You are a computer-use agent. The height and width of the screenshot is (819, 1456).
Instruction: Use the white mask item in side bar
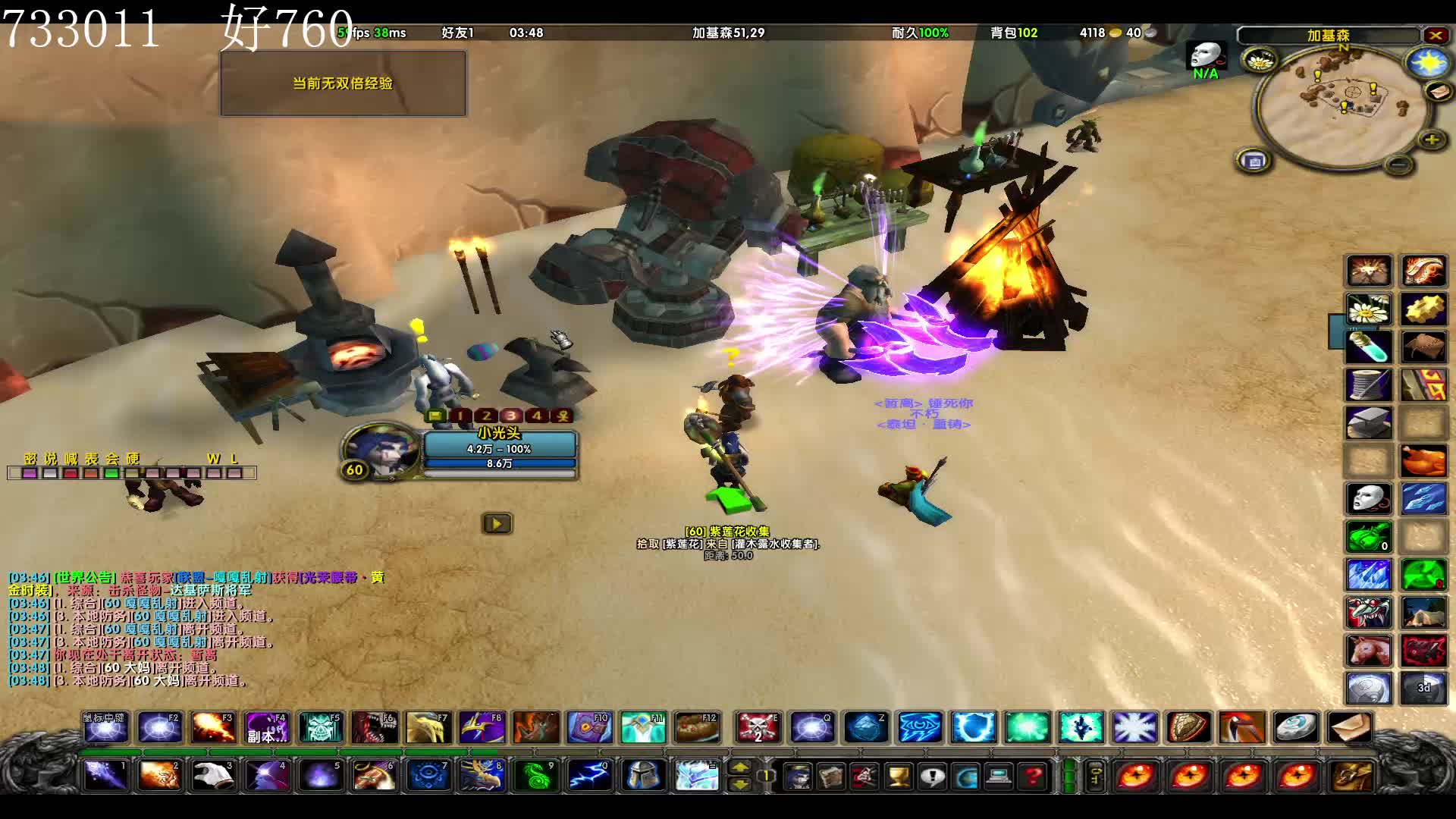[1368, 499]
